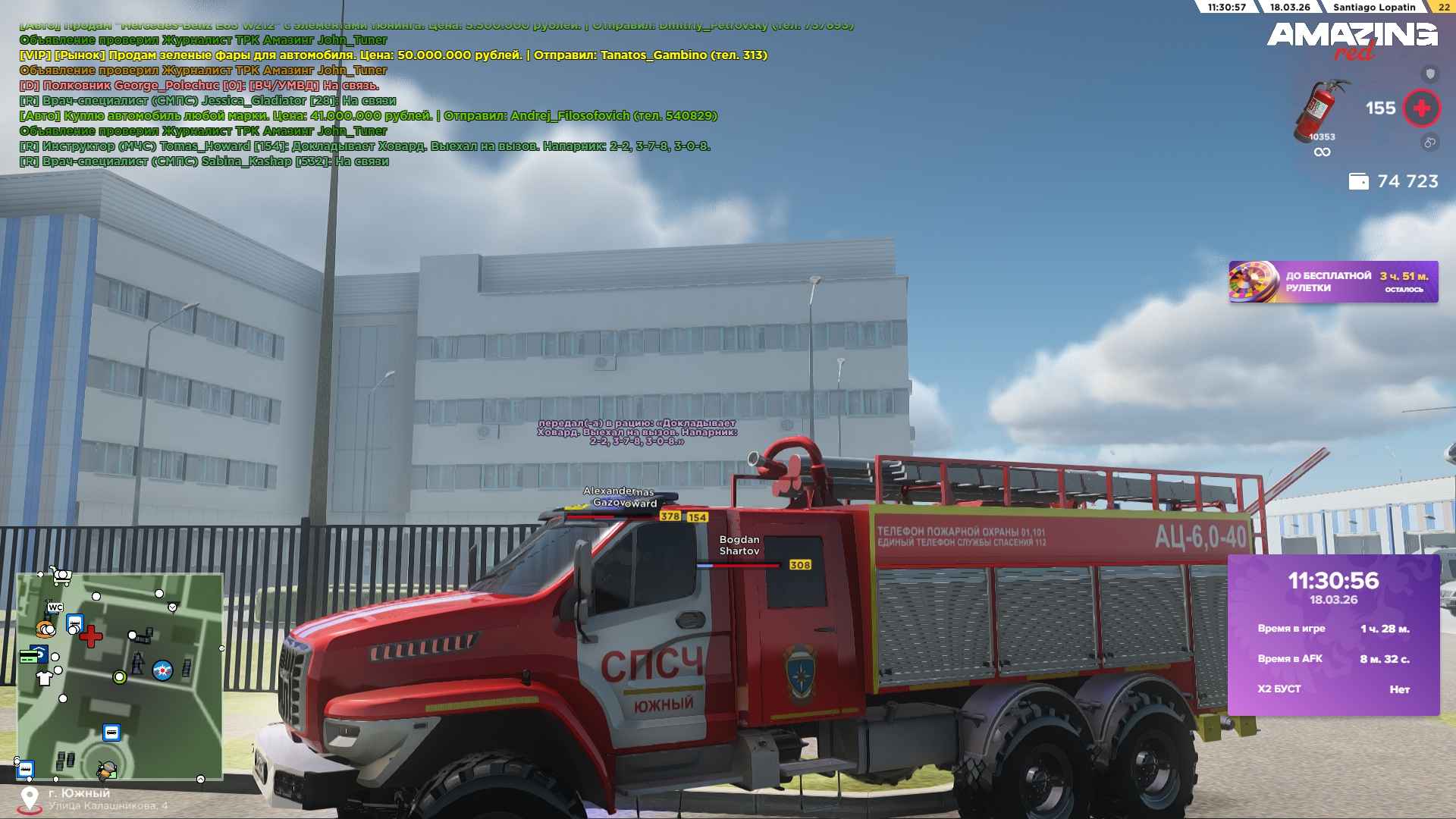Click the wallet money icon
Image resolution: width=1456 pixels, height=819 pixels.
click(x=1358, y=182)
